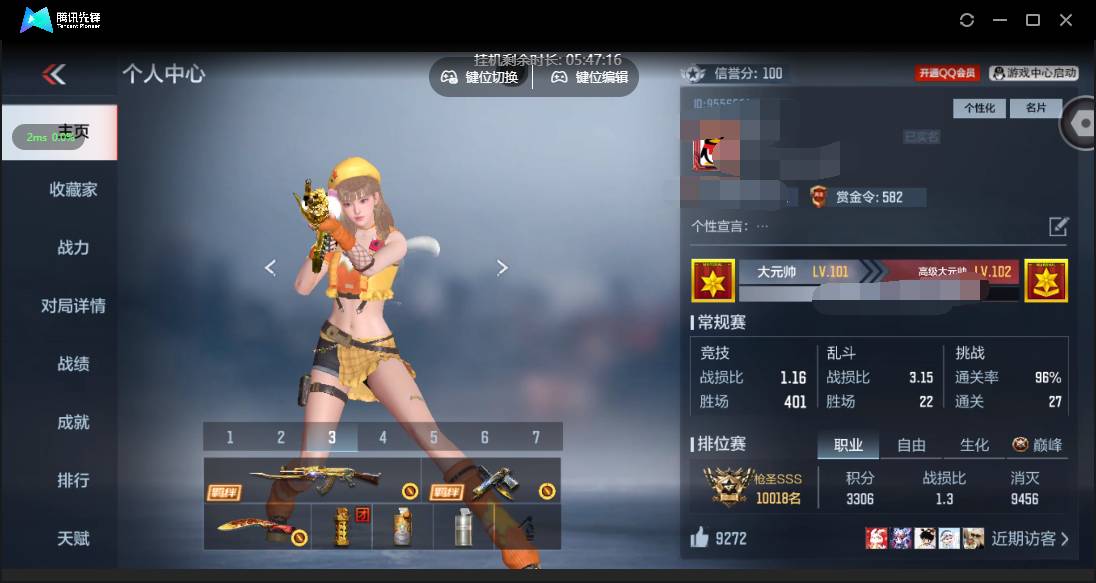1096x583 pixels.
Task: Open 键位编辑 key mapping editor
Action: click(590, 77)
